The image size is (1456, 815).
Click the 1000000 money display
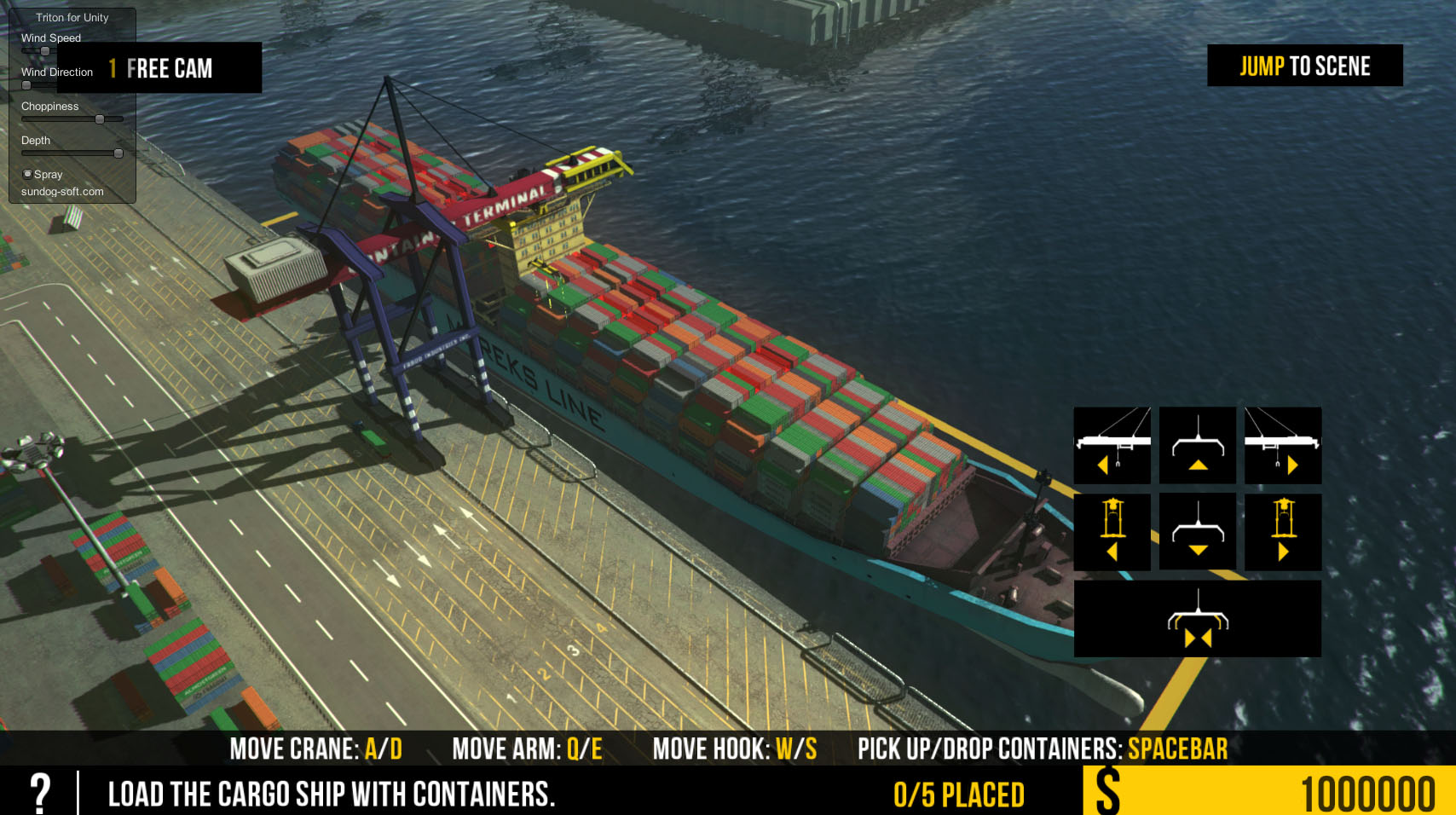click(1372, 794)
